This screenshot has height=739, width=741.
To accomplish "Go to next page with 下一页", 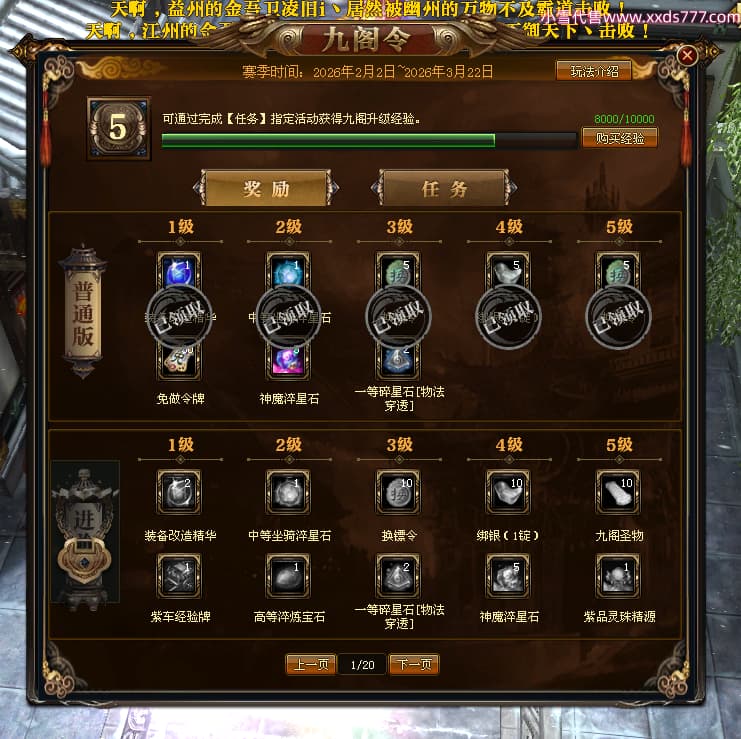I will click(414, 664).
